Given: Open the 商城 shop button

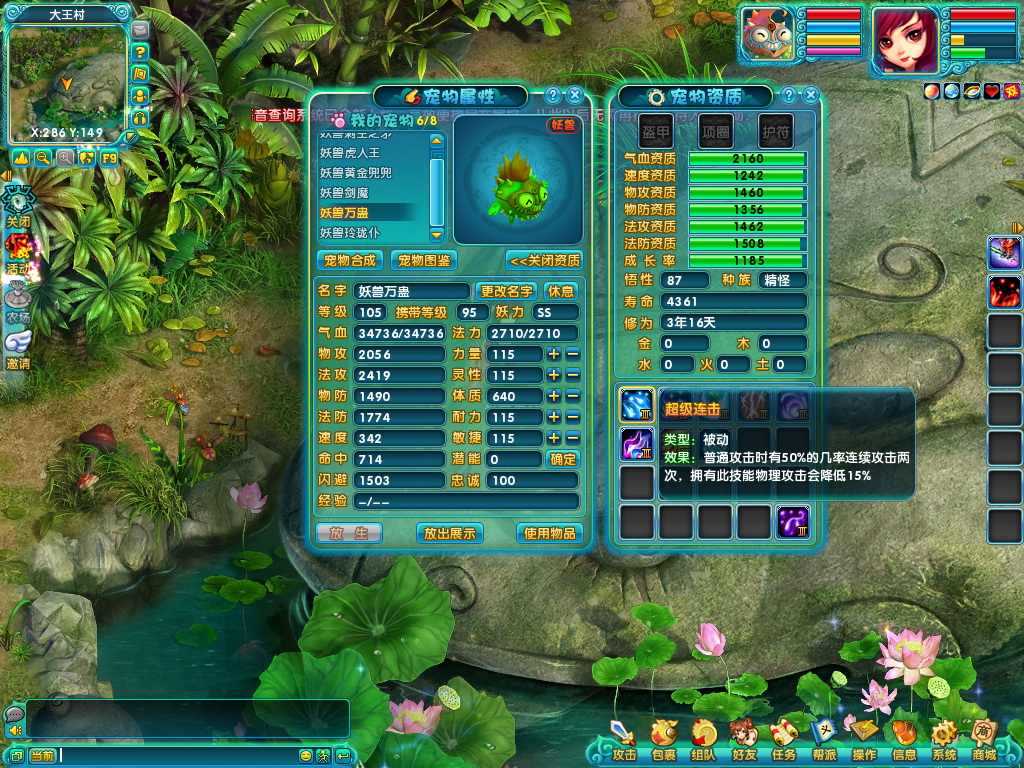Looking at the screenshot, I should pos(984,740).
